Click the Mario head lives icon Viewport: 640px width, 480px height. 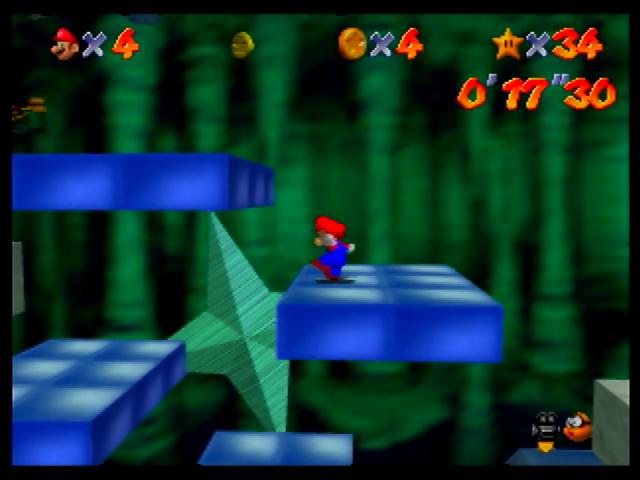click(x=65, y=43)
